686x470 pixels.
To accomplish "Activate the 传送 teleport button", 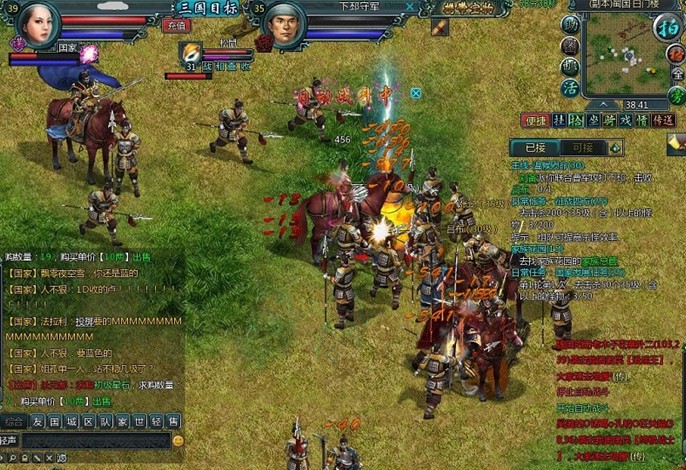I will 662,120.
